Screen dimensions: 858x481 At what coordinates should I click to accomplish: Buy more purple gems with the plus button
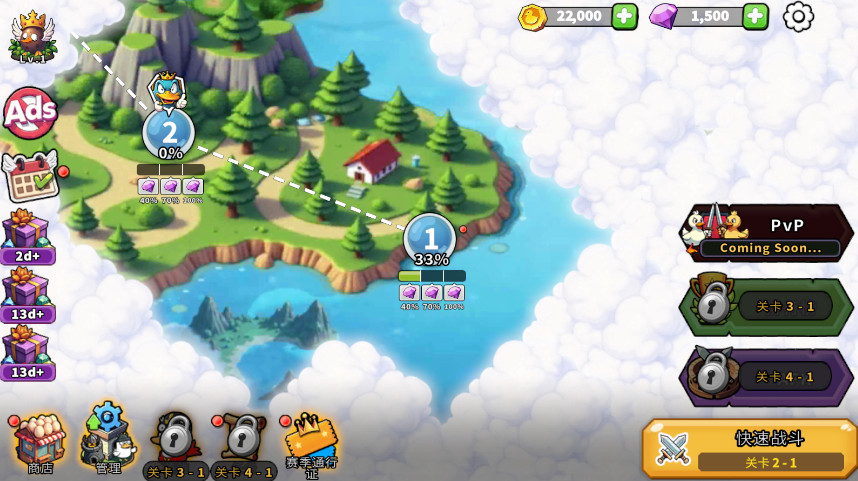756,16
